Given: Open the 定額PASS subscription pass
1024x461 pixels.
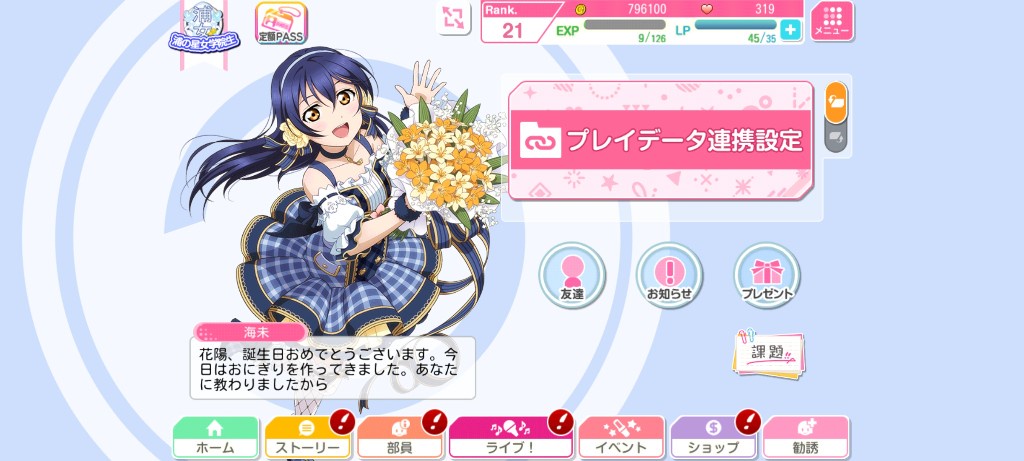Looking at the screenshot, I should (281, 23).
